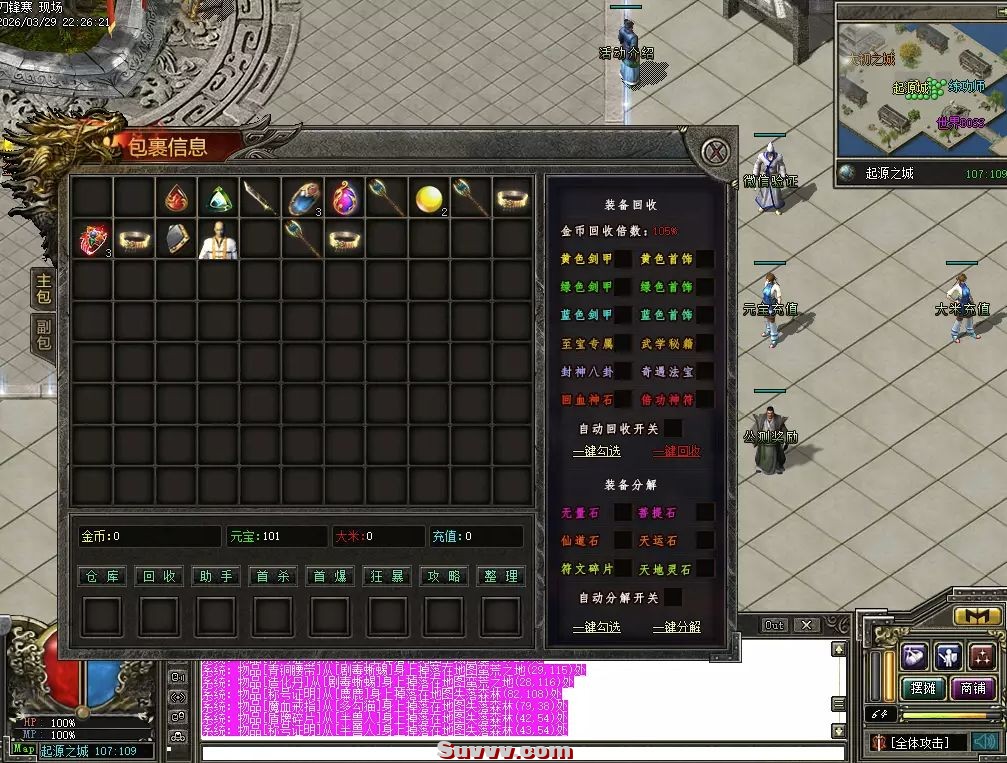Toggle the 自动回收开关 checkbox
The width and height of the screenshot is (1007, 763).
pyautogui.click(x=673, y=428)
